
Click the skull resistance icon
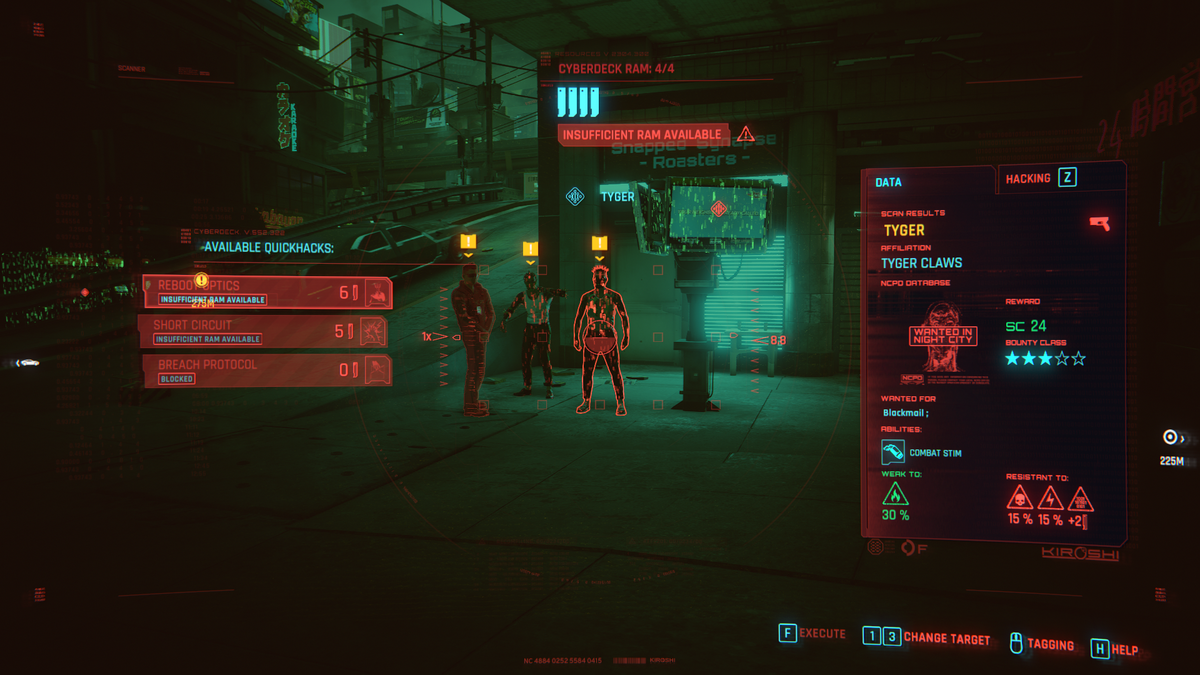click(1019, 497)
